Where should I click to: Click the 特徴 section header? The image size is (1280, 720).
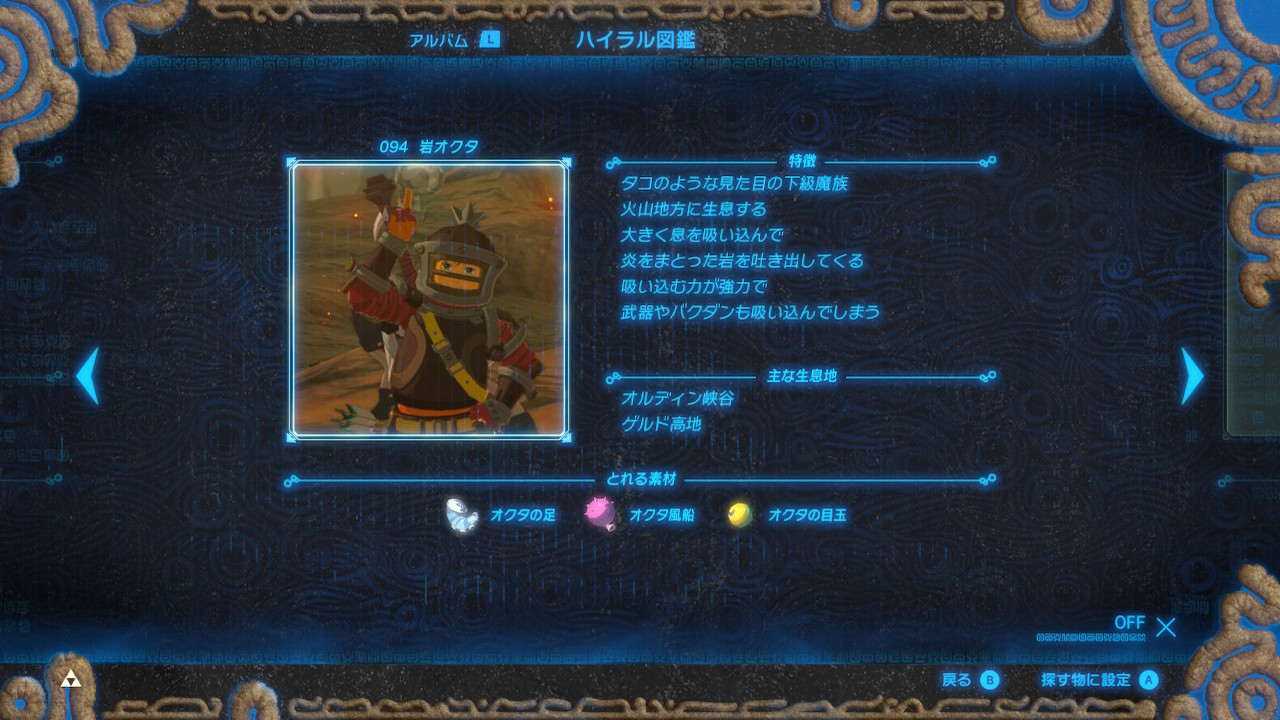tap(804, 160)
